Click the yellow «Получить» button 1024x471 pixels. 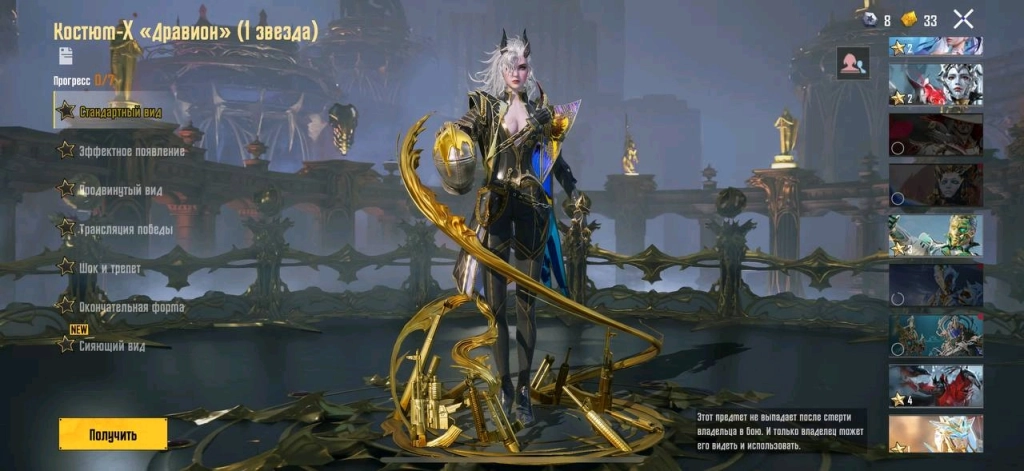(112, 434)
